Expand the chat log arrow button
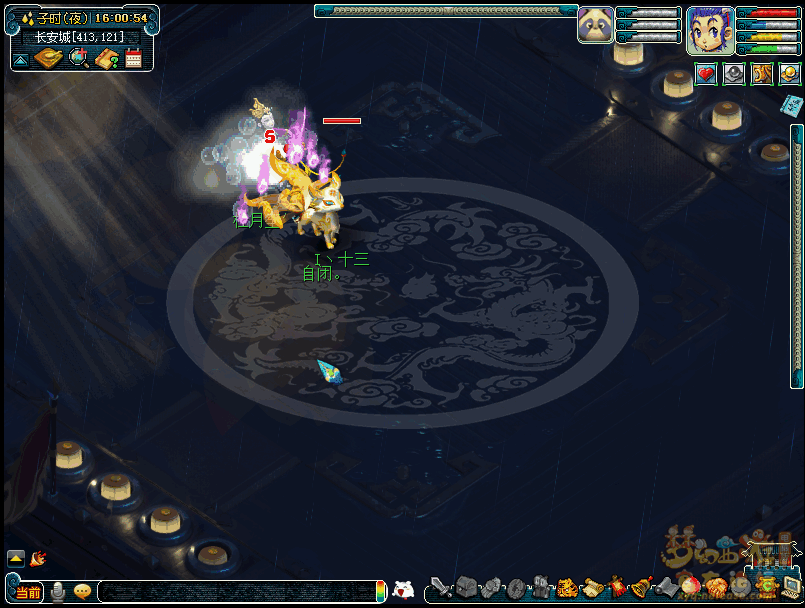 click(x=16, y=558)
